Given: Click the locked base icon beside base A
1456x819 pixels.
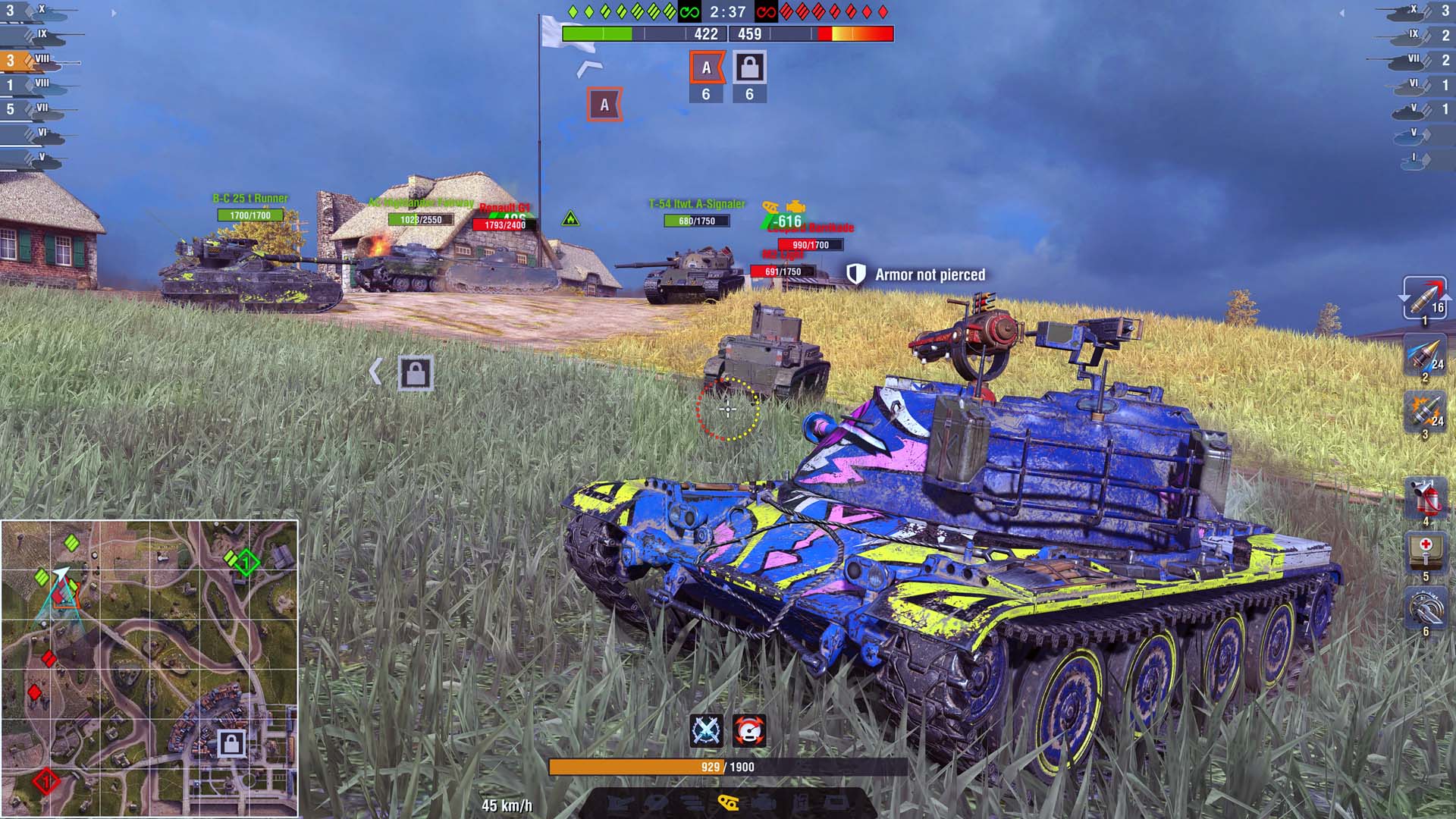Looking at the screenshot, I should pos(749,68).
